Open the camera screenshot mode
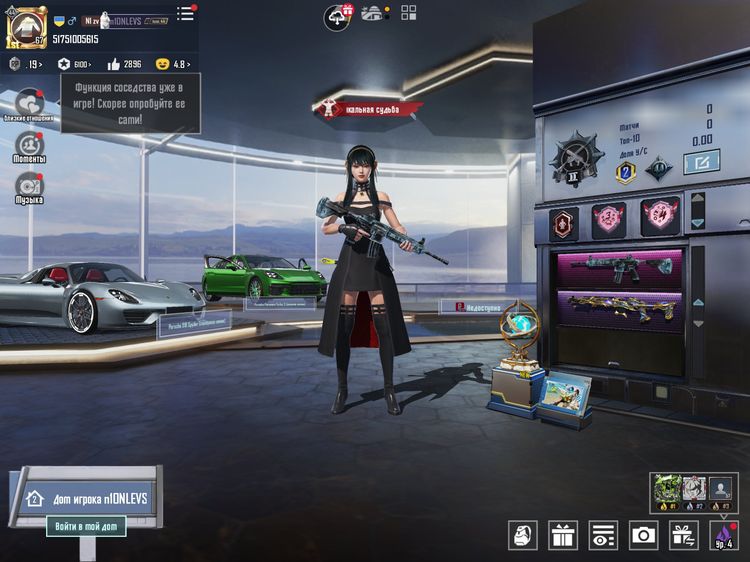This screenshot has width=750, height=562. tap(643, 535)
